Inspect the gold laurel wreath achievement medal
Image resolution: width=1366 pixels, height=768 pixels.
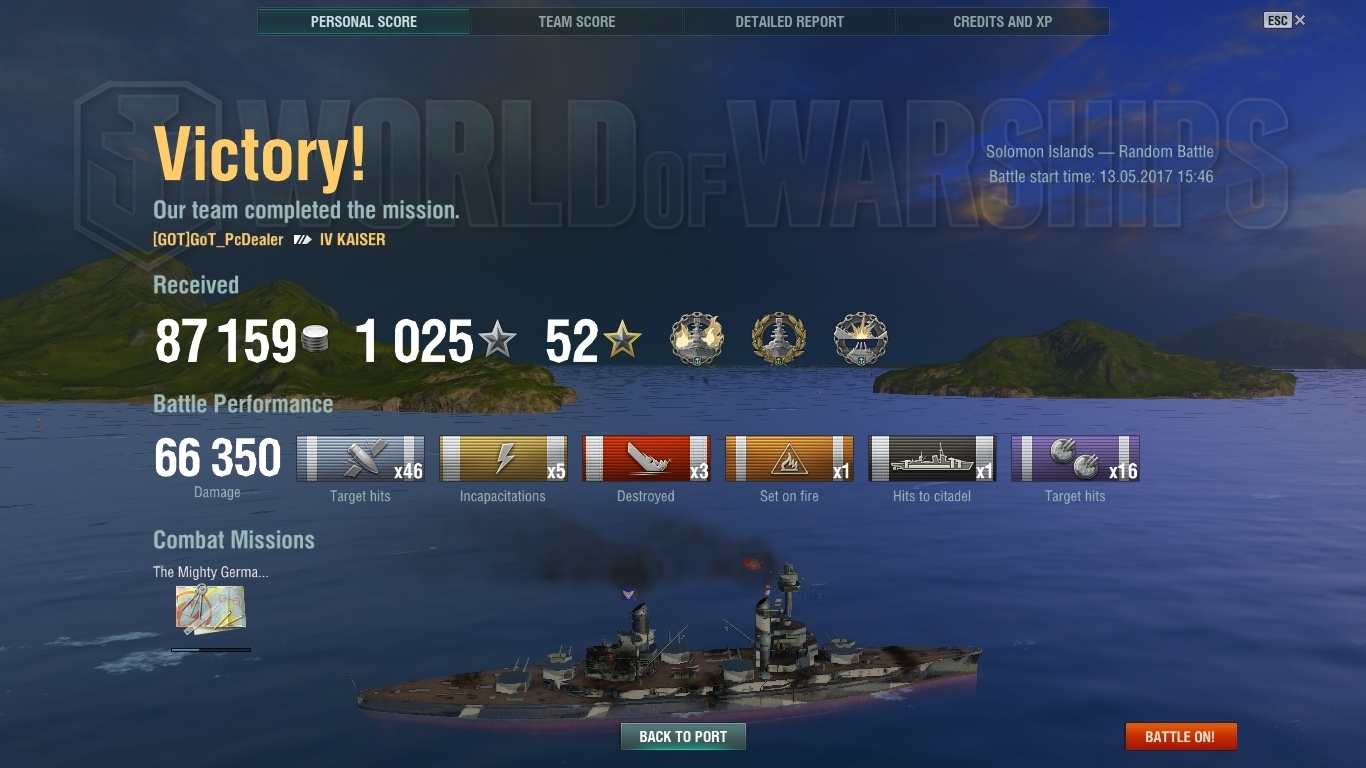click(x=778, y=340)
